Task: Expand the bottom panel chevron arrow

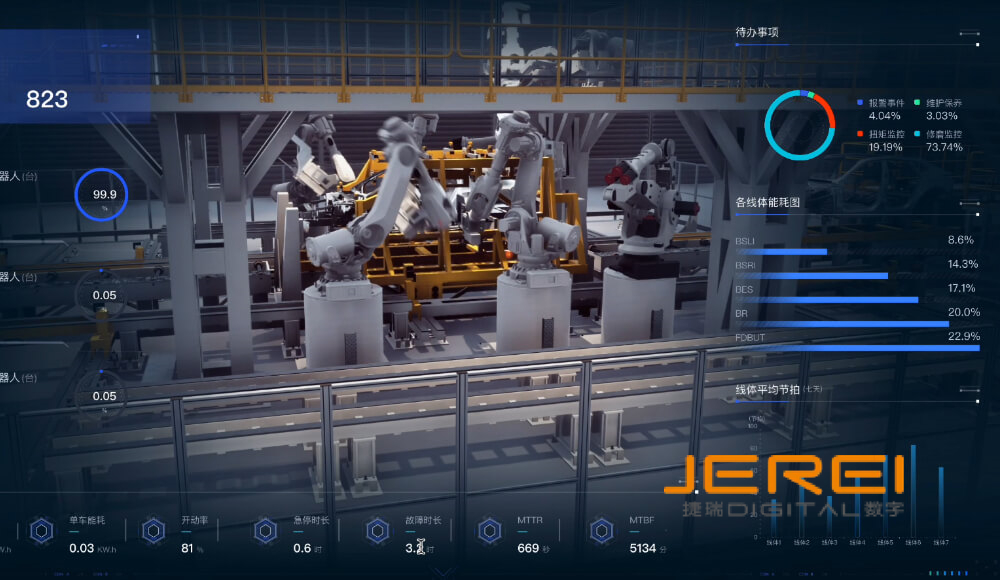Action: click(x=444, y=572)
